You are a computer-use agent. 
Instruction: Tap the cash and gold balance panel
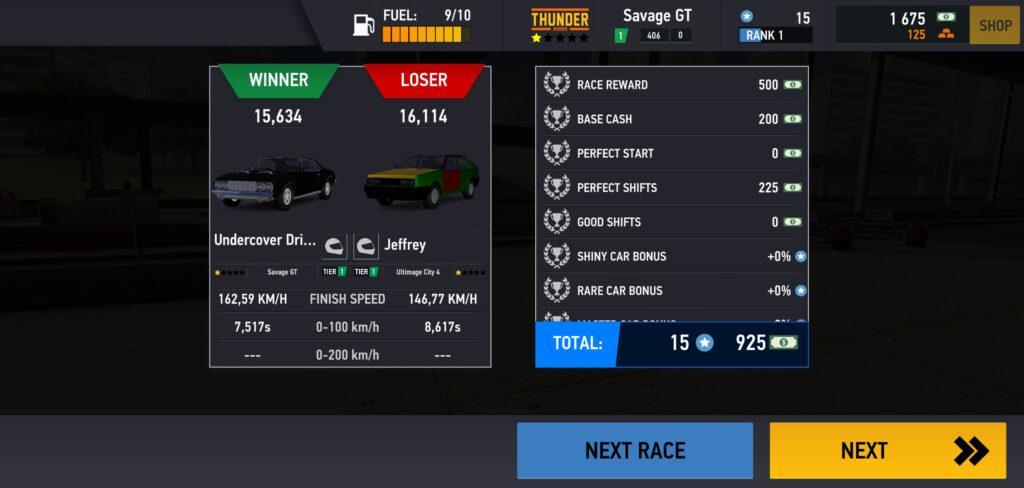tap(900, 25)
